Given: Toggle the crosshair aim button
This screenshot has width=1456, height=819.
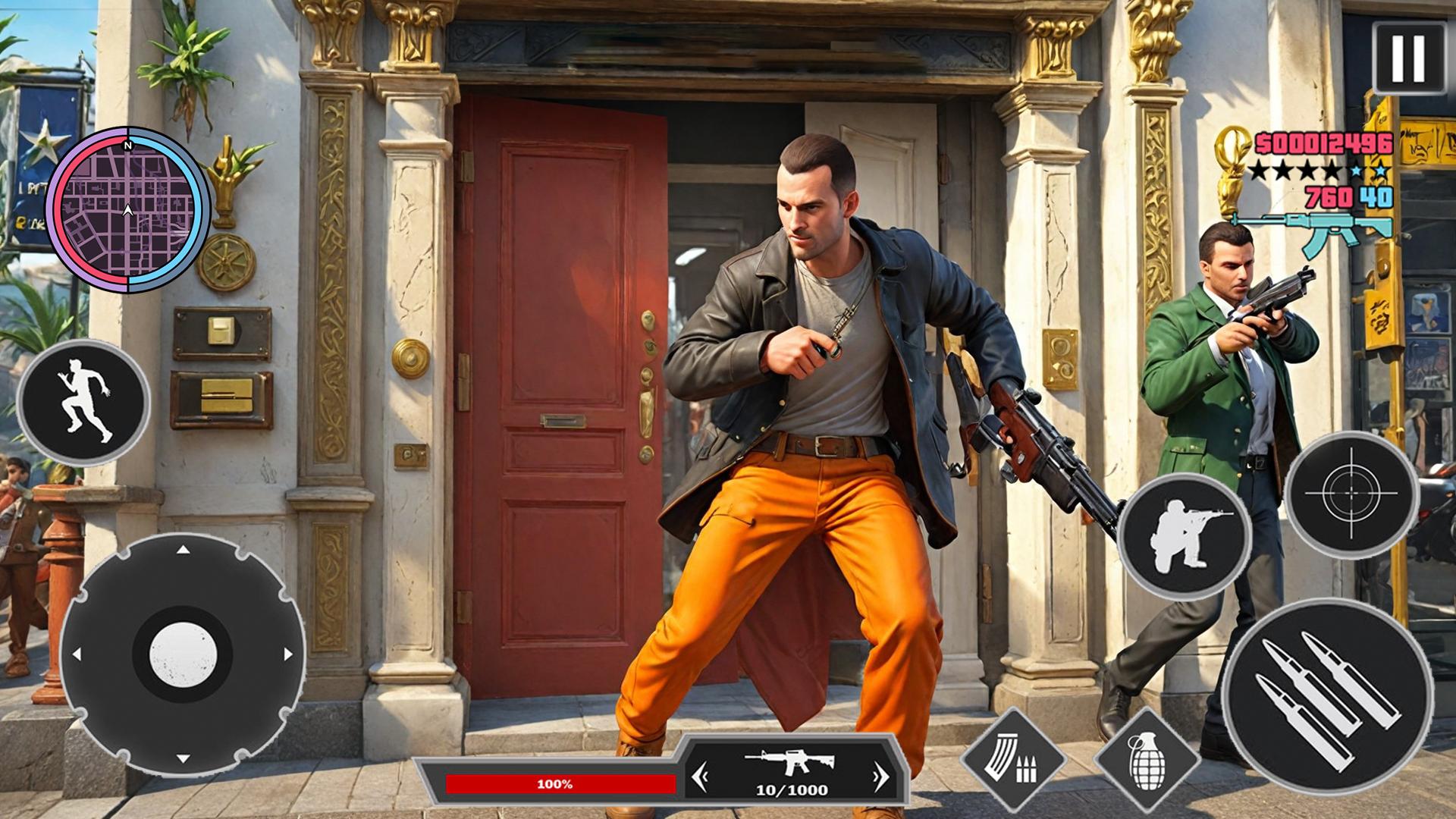Looking at the screenshot, I should tap(1351, 494).
